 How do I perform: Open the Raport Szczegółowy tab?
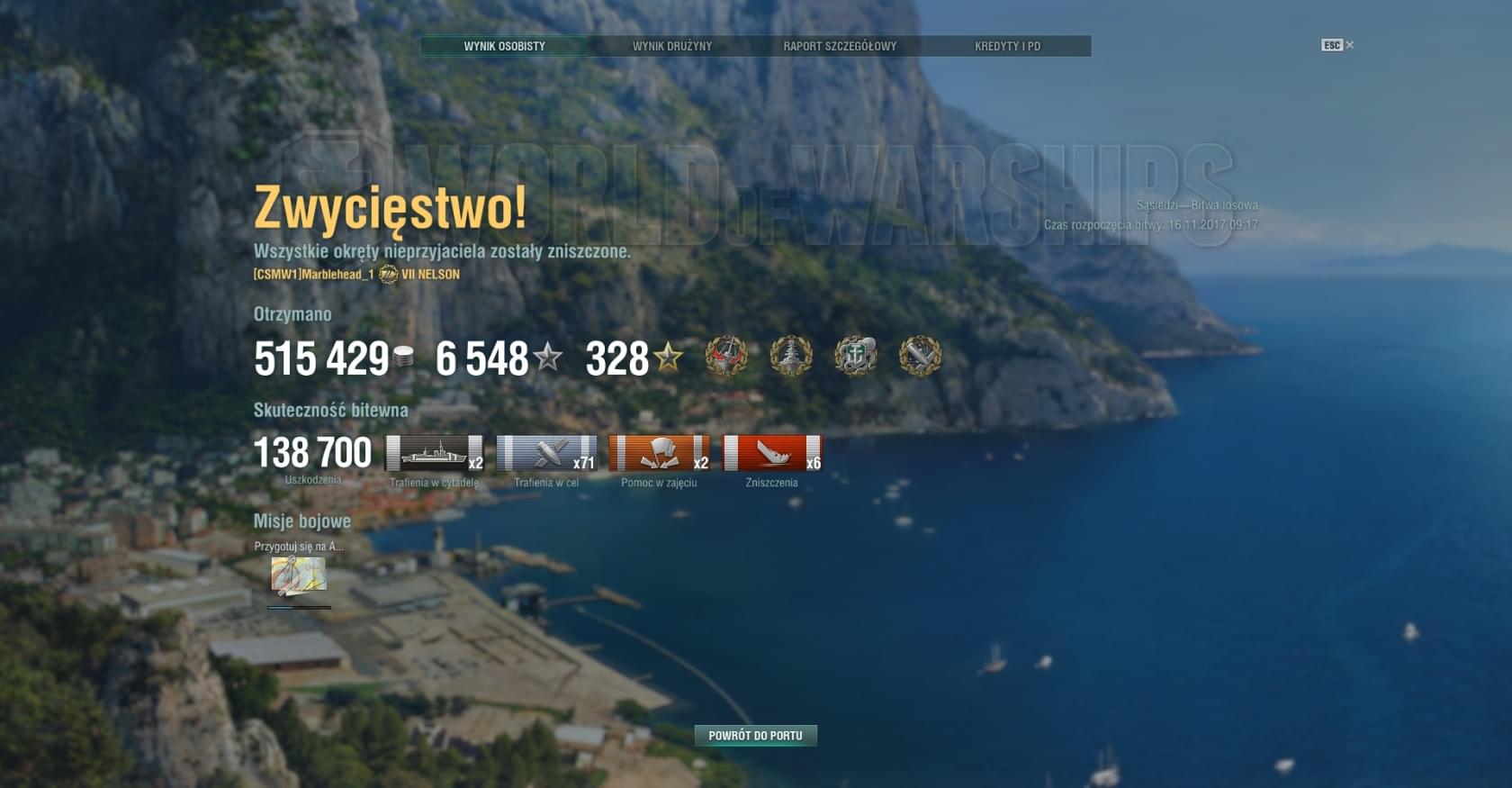tap(839, 46)
